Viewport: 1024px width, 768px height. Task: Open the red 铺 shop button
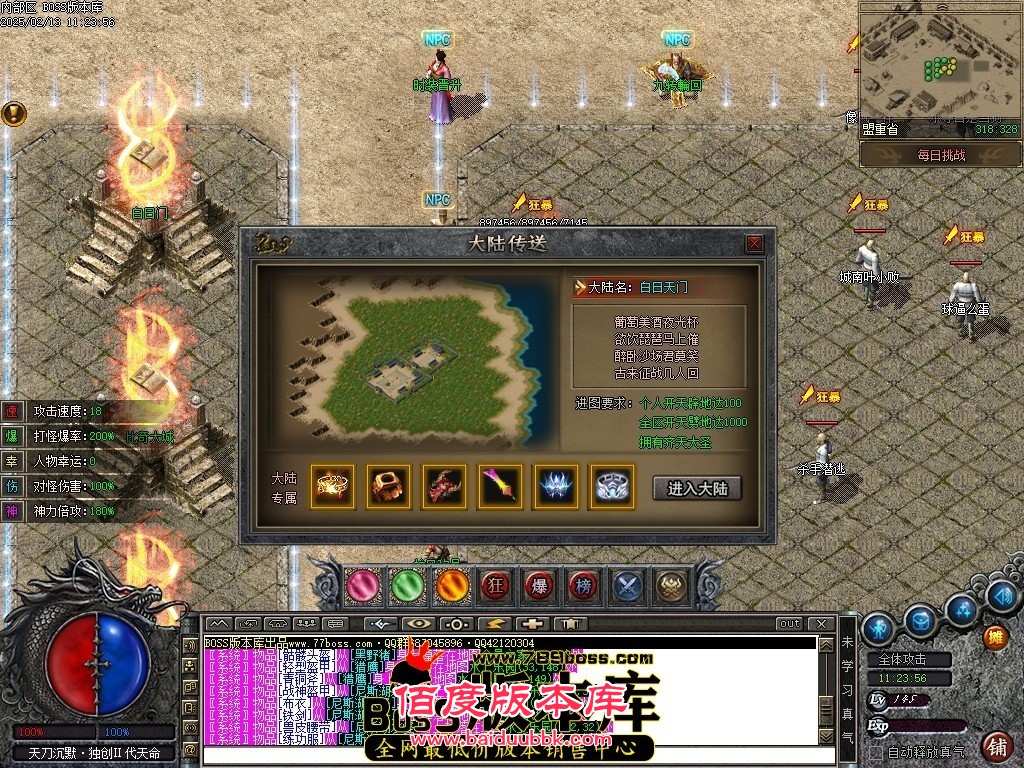(996, 746)
